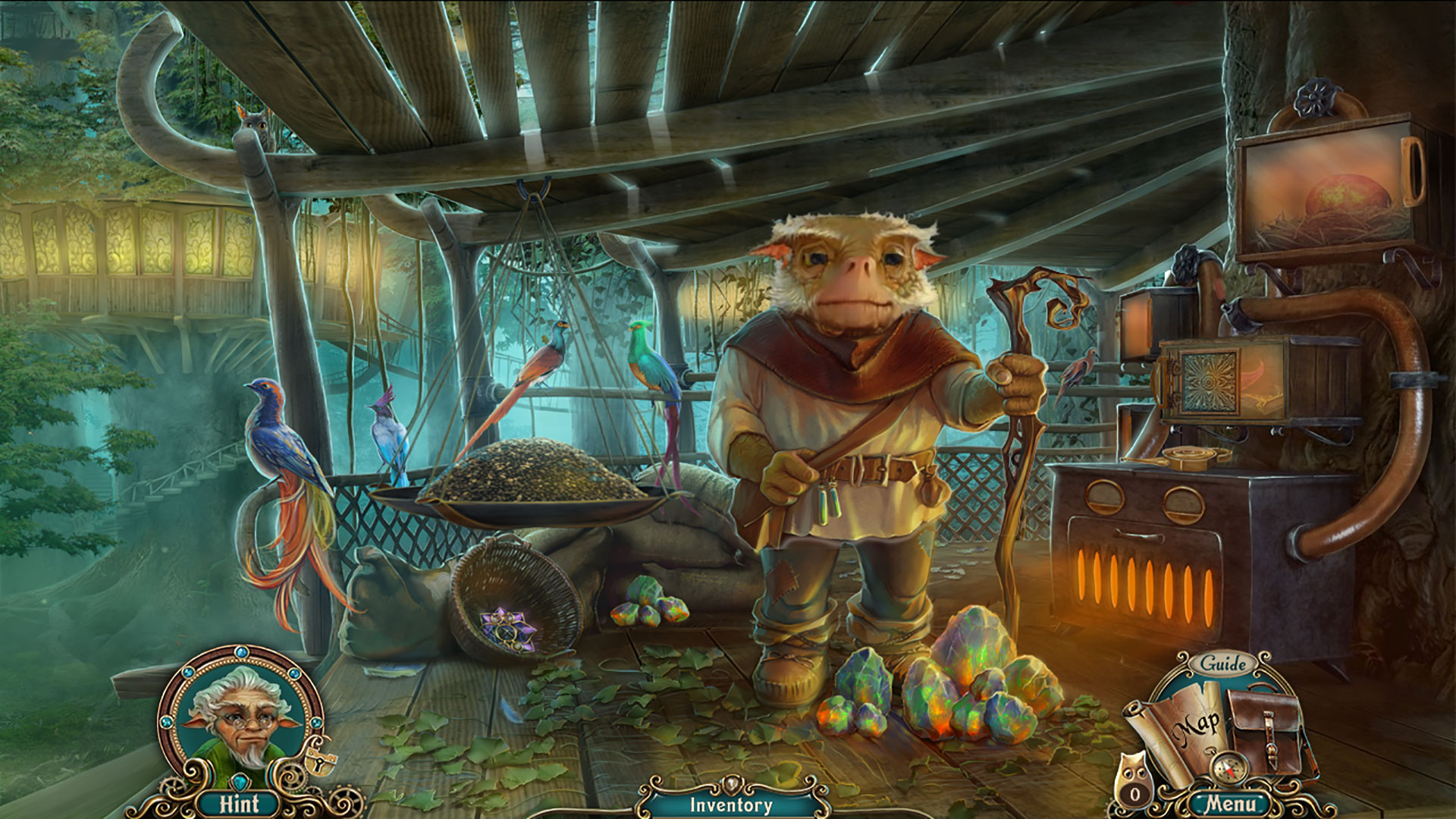This screenshot has width=1456, height=819.
Task: Click the Hint button
Action: 239,804
